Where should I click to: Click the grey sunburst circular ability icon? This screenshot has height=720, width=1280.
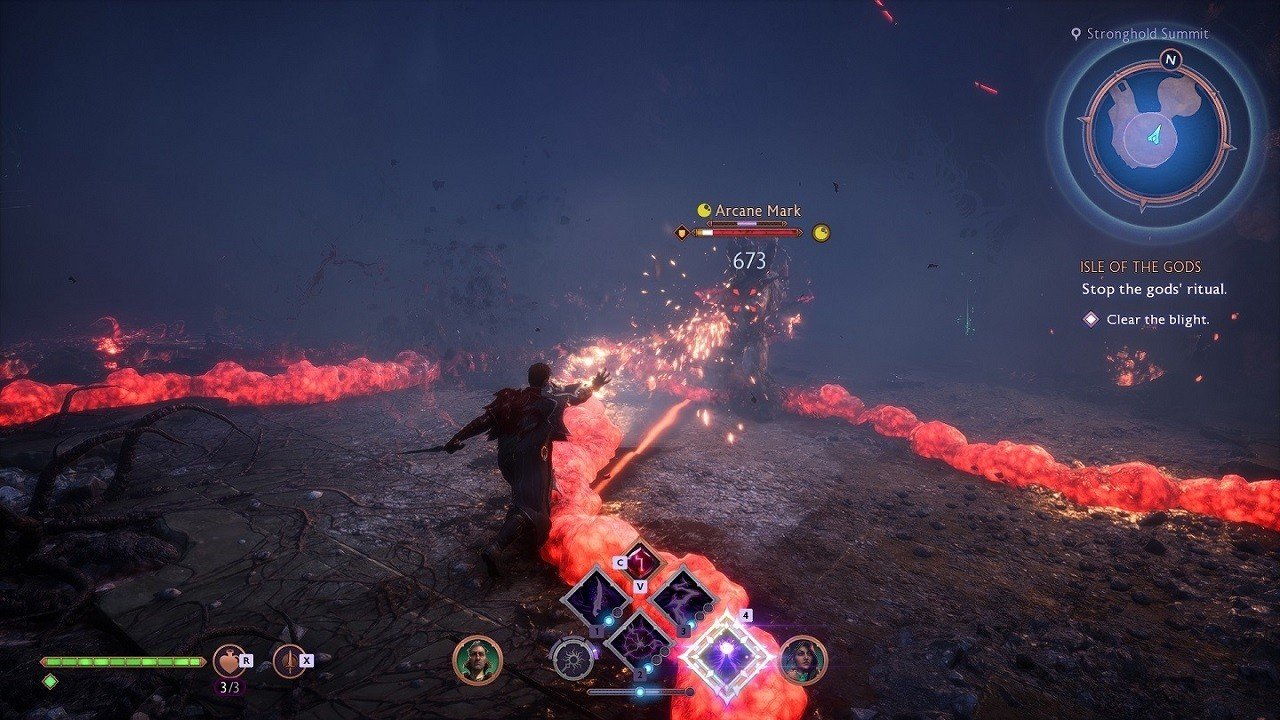[x=573, y=660]
